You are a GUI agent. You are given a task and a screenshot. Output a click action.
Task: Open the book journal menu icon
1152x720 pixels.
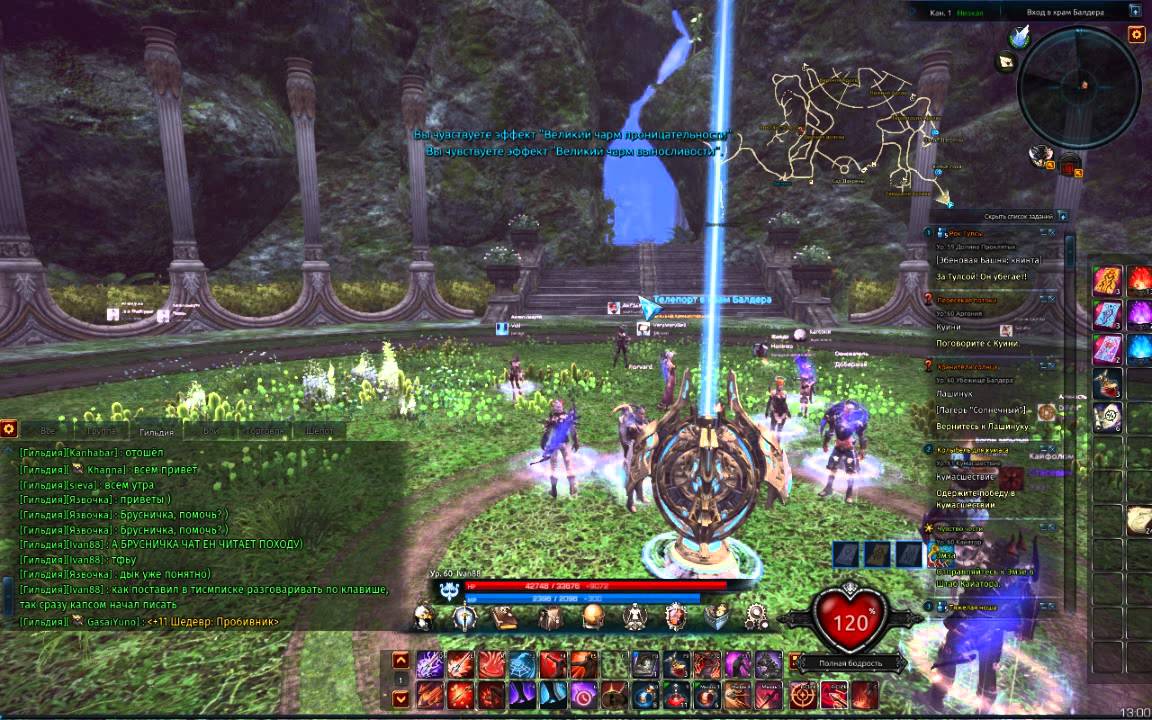click(505, 617)
